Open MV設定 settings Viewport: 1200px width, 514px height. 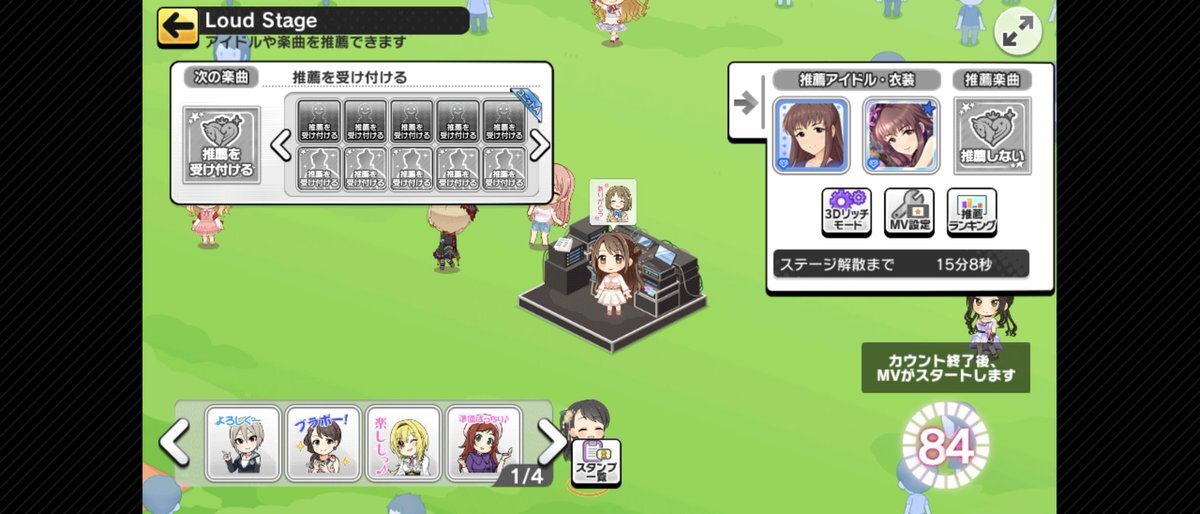point(909,212)
